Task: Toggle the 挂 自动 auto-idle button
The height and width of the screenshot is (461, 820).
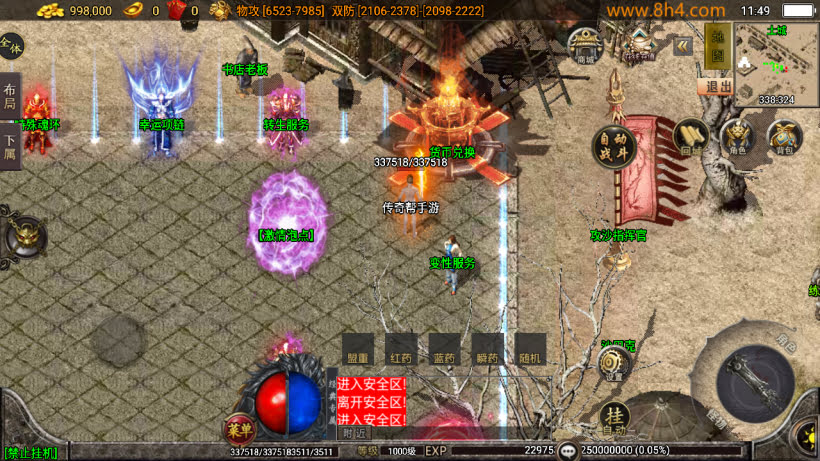Action: 614,419
